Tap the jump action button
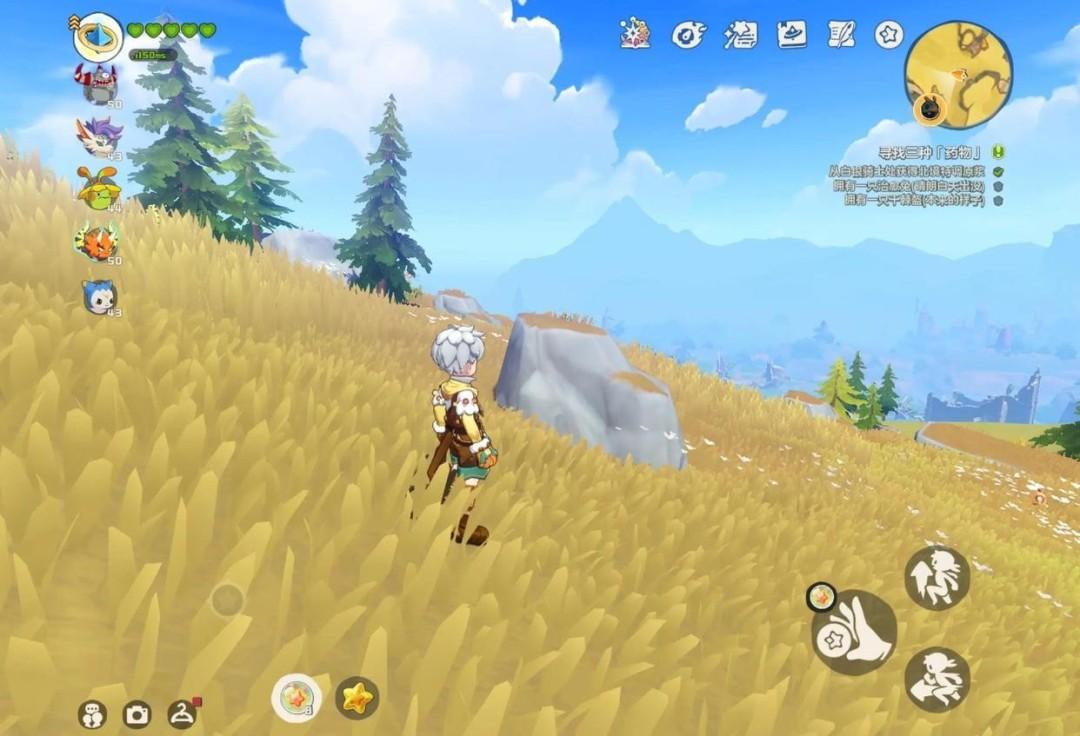Screen dimensions: 1080x736 pyautogui.click(x=937, y=577)
